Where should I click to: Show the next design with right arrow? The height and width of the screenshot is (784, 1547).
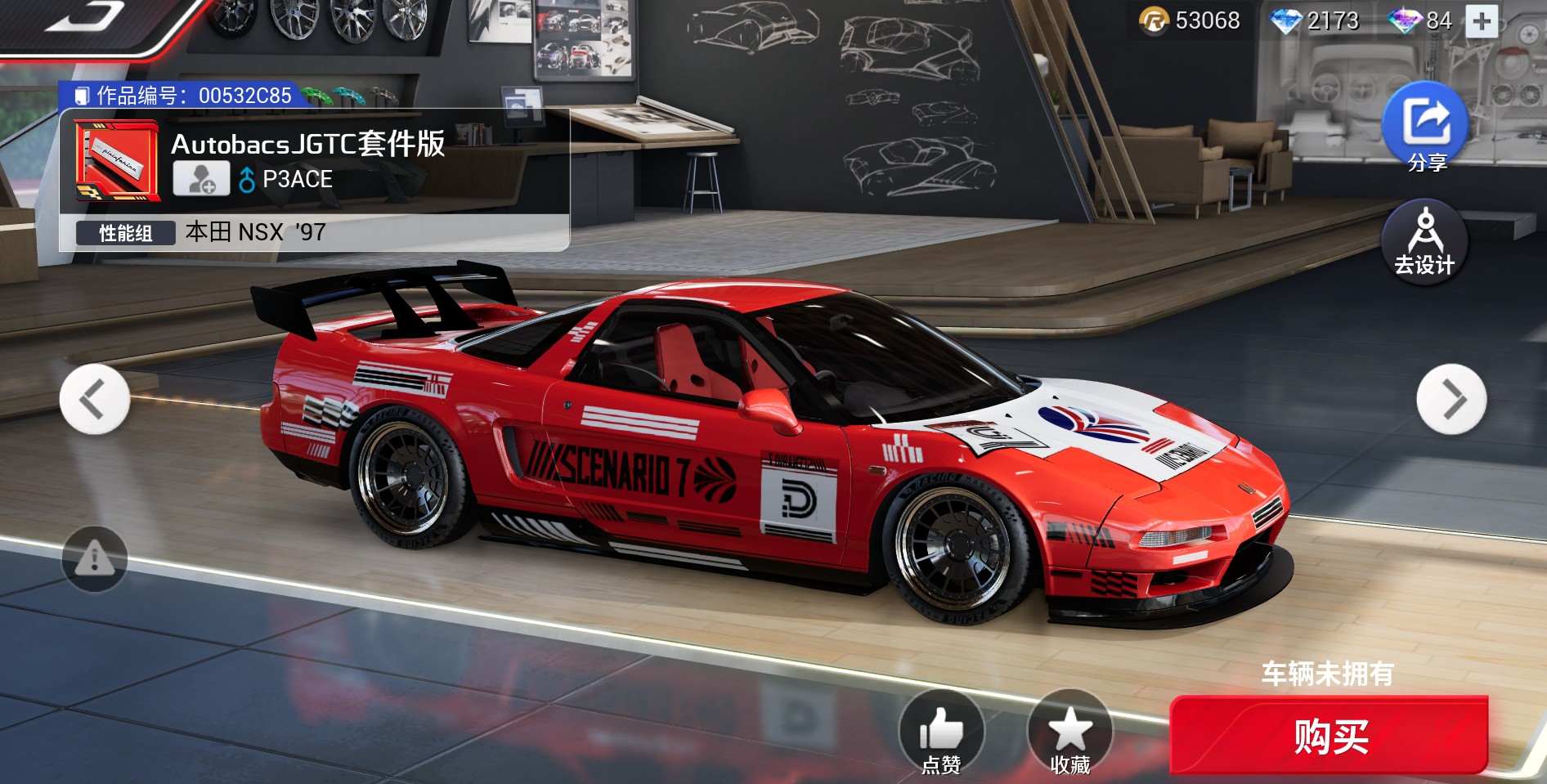[x=1451, y=400]
